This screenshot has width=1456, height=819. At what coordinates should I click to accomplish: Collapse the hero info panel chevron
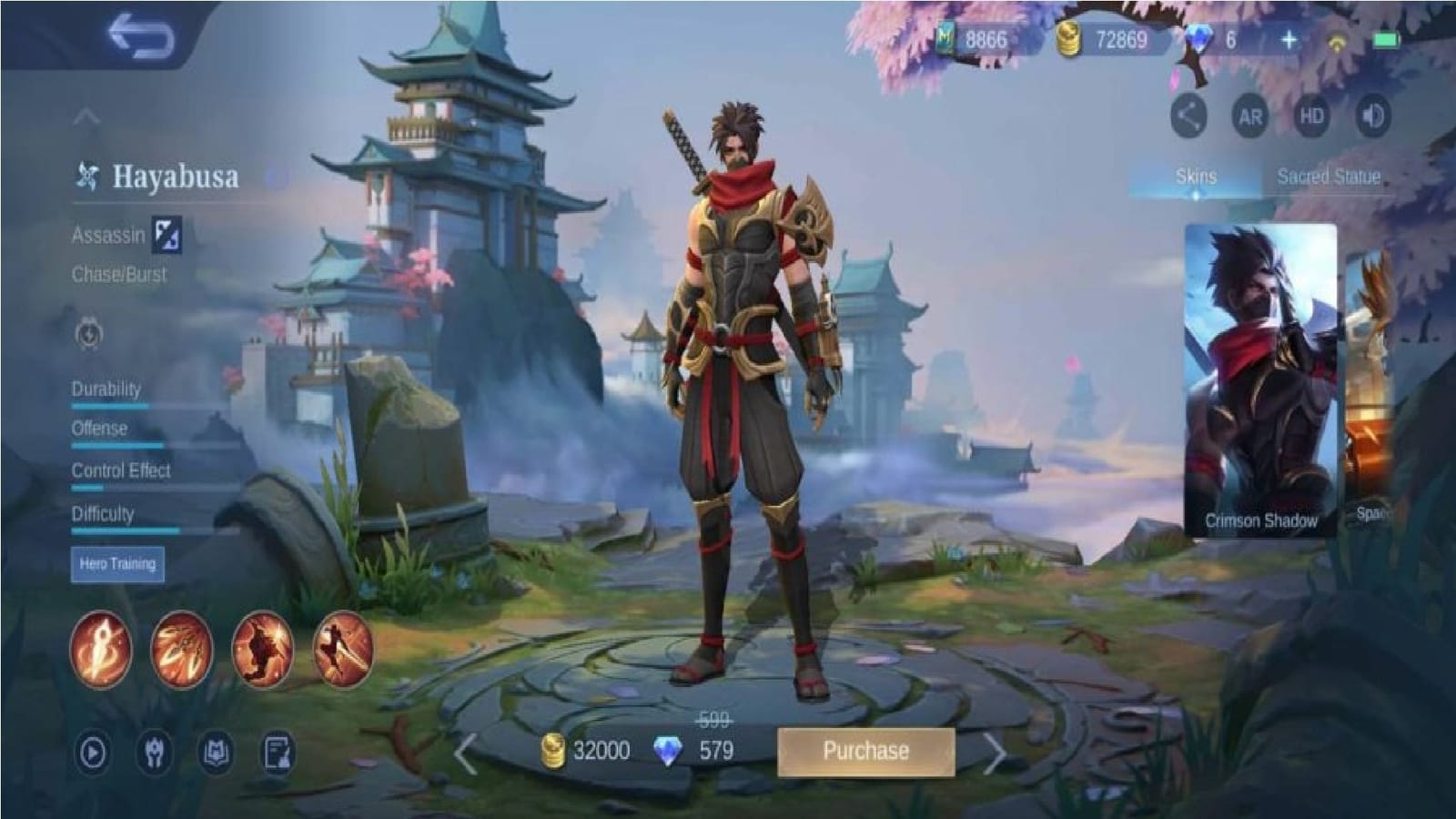click(x=86, y=116)
